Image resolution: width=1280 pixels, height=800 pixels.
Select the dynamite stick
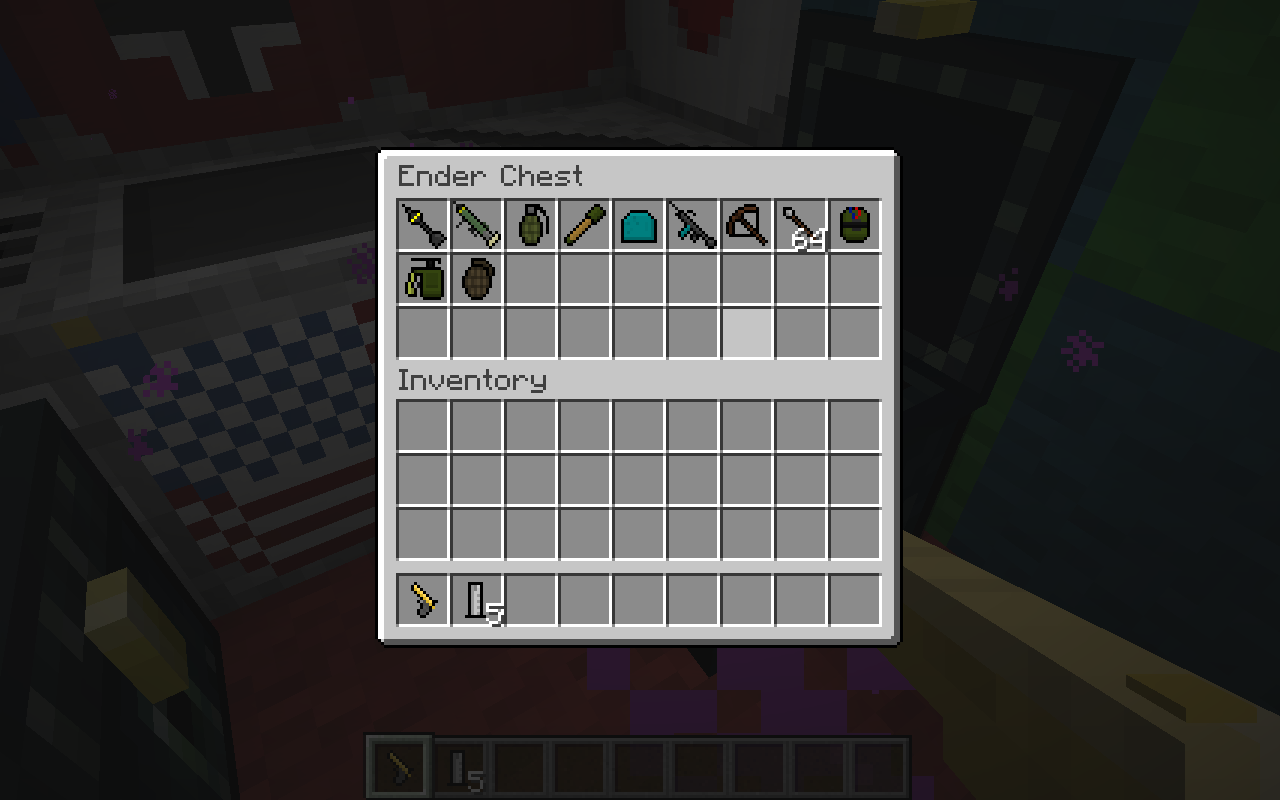tap(585, 224)
